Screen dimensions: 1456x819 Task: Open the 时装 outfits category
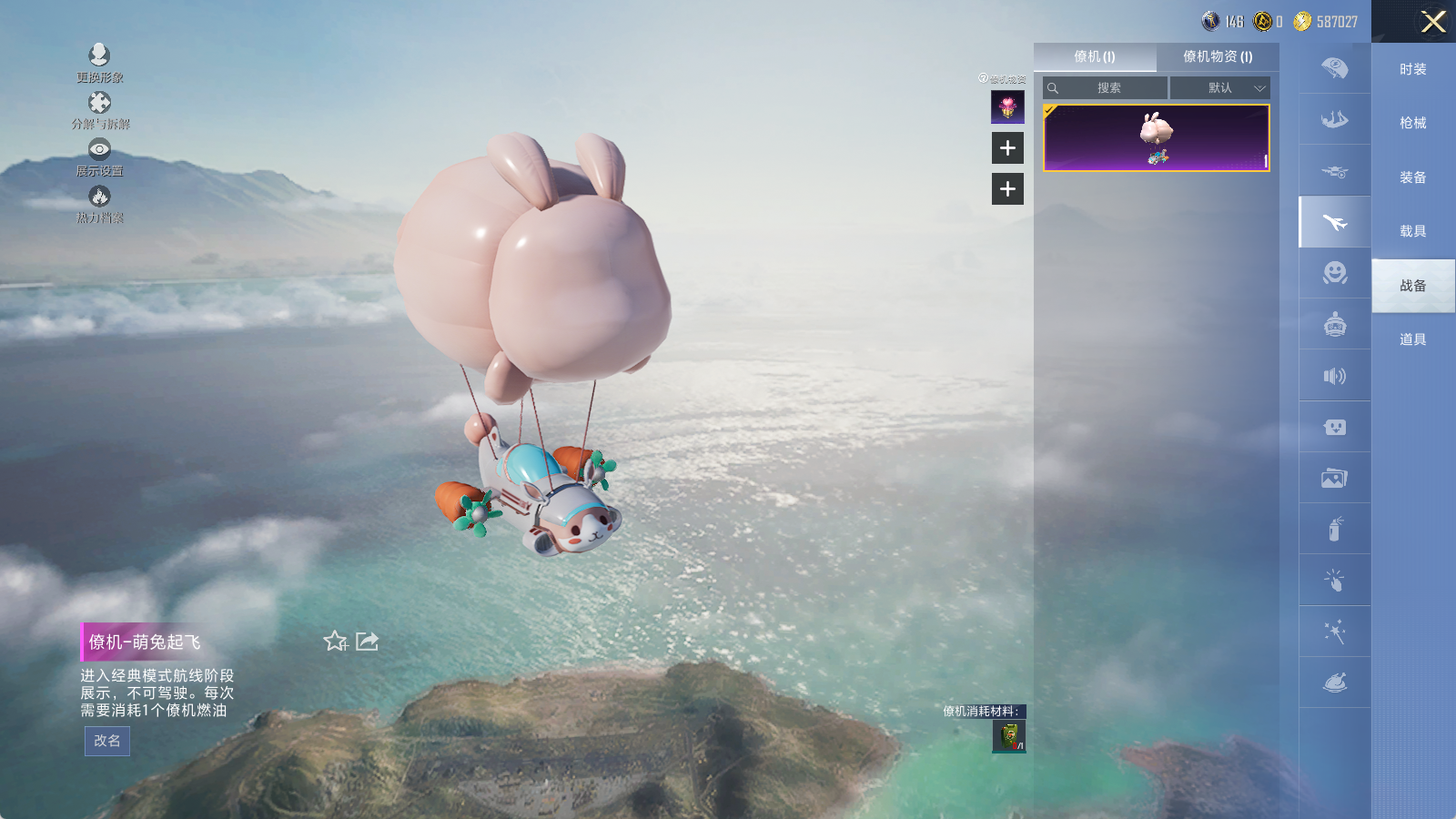click(1412, 69)
